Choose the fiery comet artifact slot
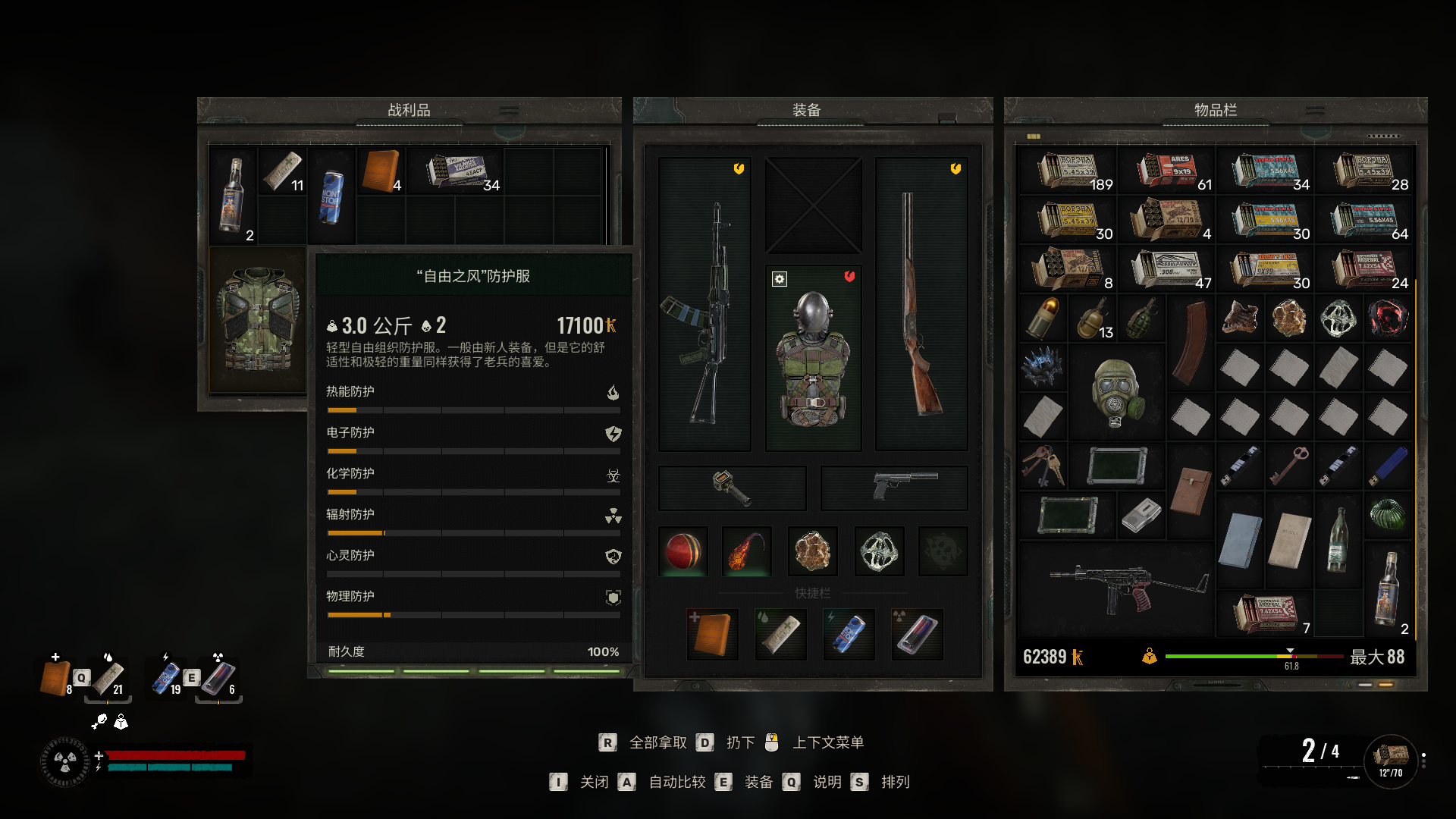This screenshot has width=1456, height=819. [747, 551]
